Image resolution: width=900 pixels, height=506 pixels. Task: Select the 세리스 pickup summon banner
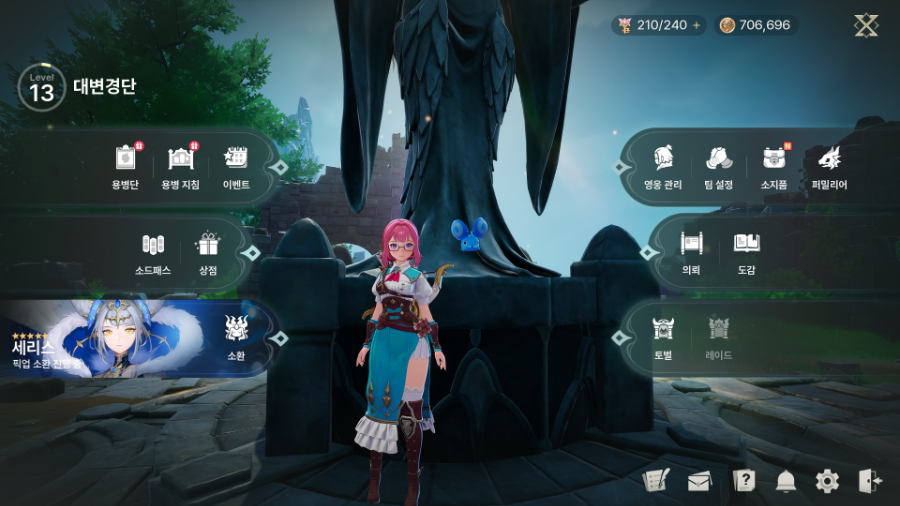(x=100, y=338)
